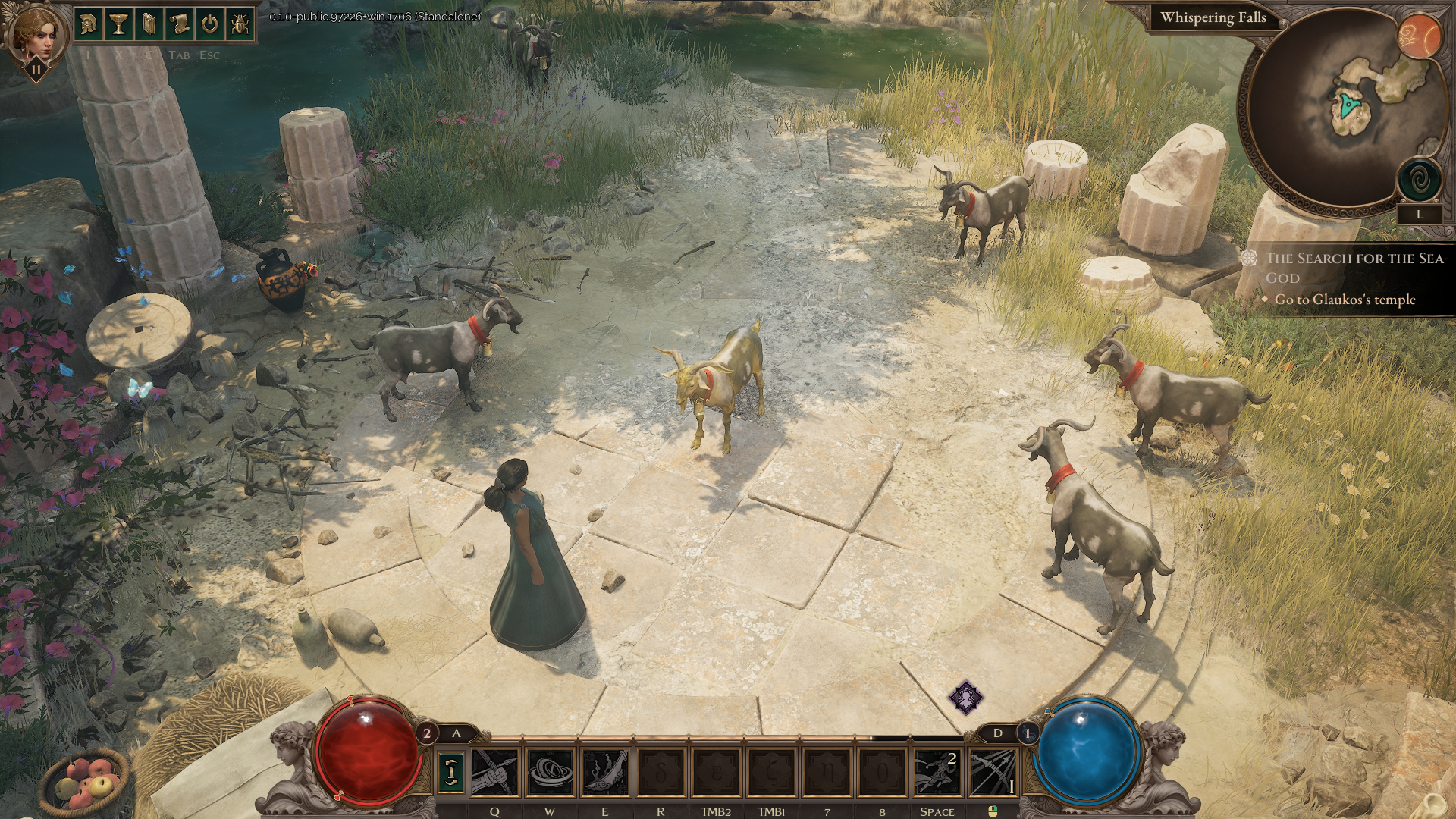Viewport: 1456px width, 819px height.
Task: Select the multi-arrow bow attack slot
Action: point(992,772)
